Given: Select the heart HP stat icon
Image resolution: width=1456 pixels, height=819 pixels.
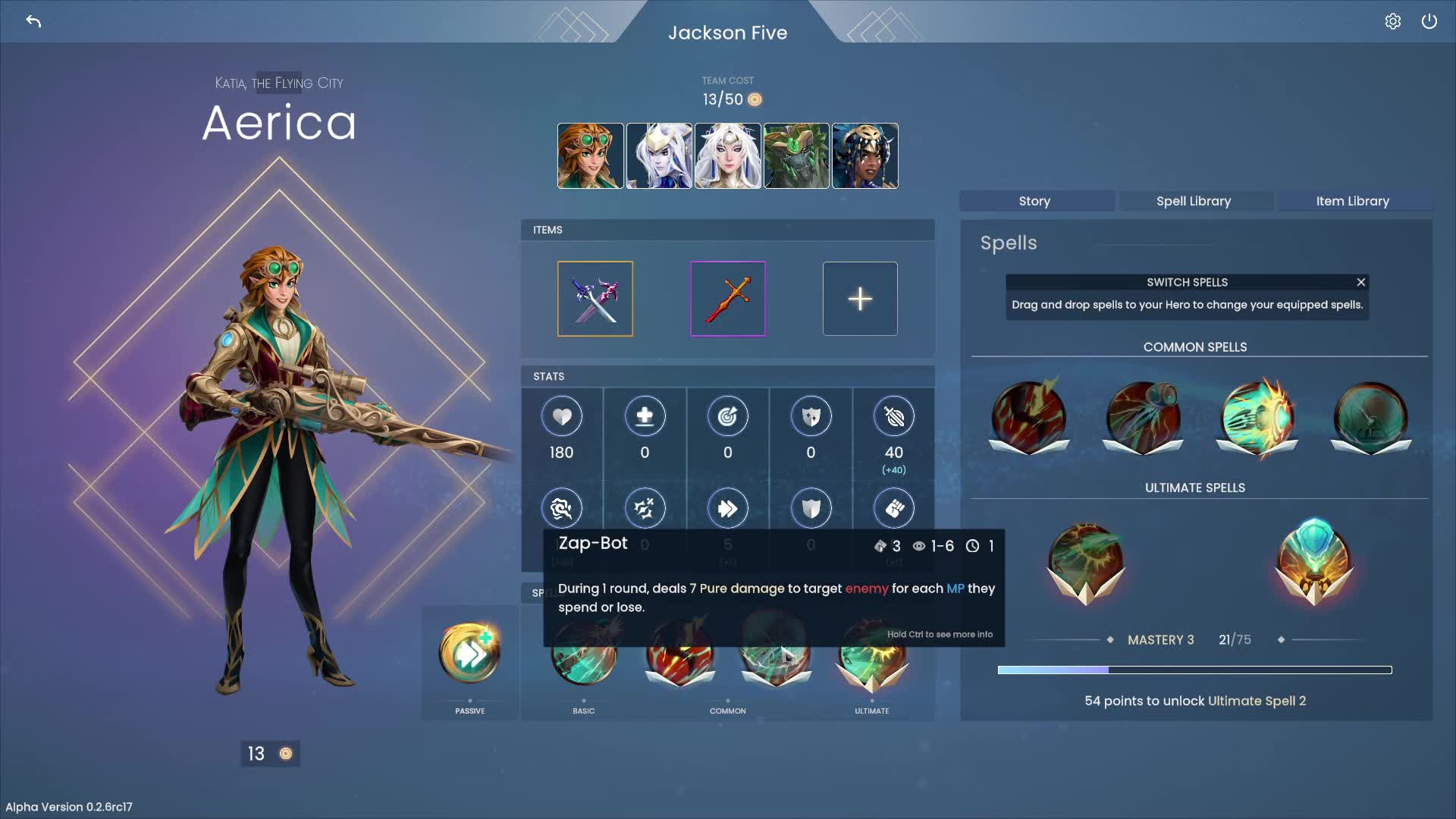Looking at the screenshot, I should pos(561,416).
